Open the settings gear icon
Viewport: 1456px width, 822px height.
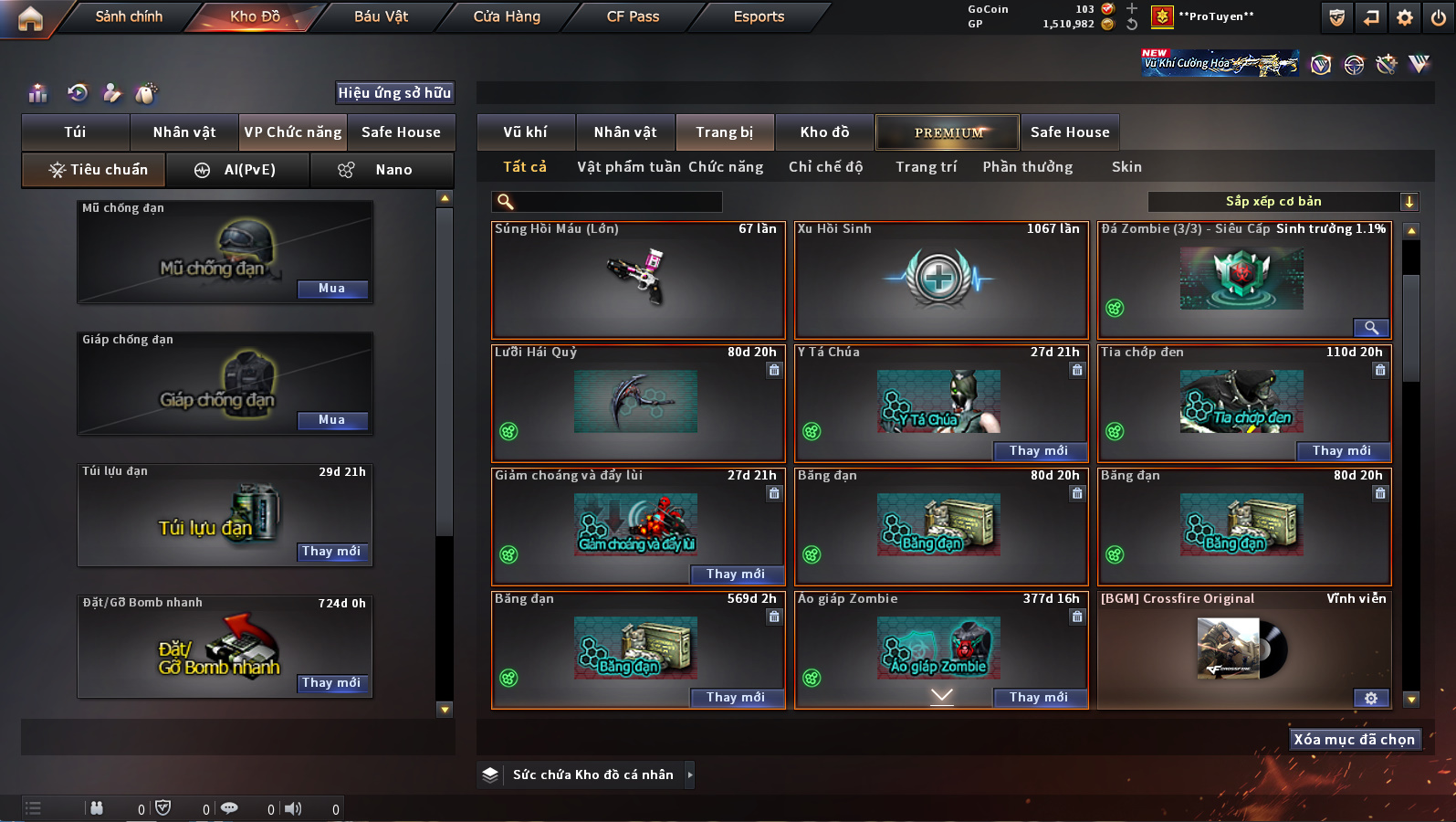tap(1405, 17)
